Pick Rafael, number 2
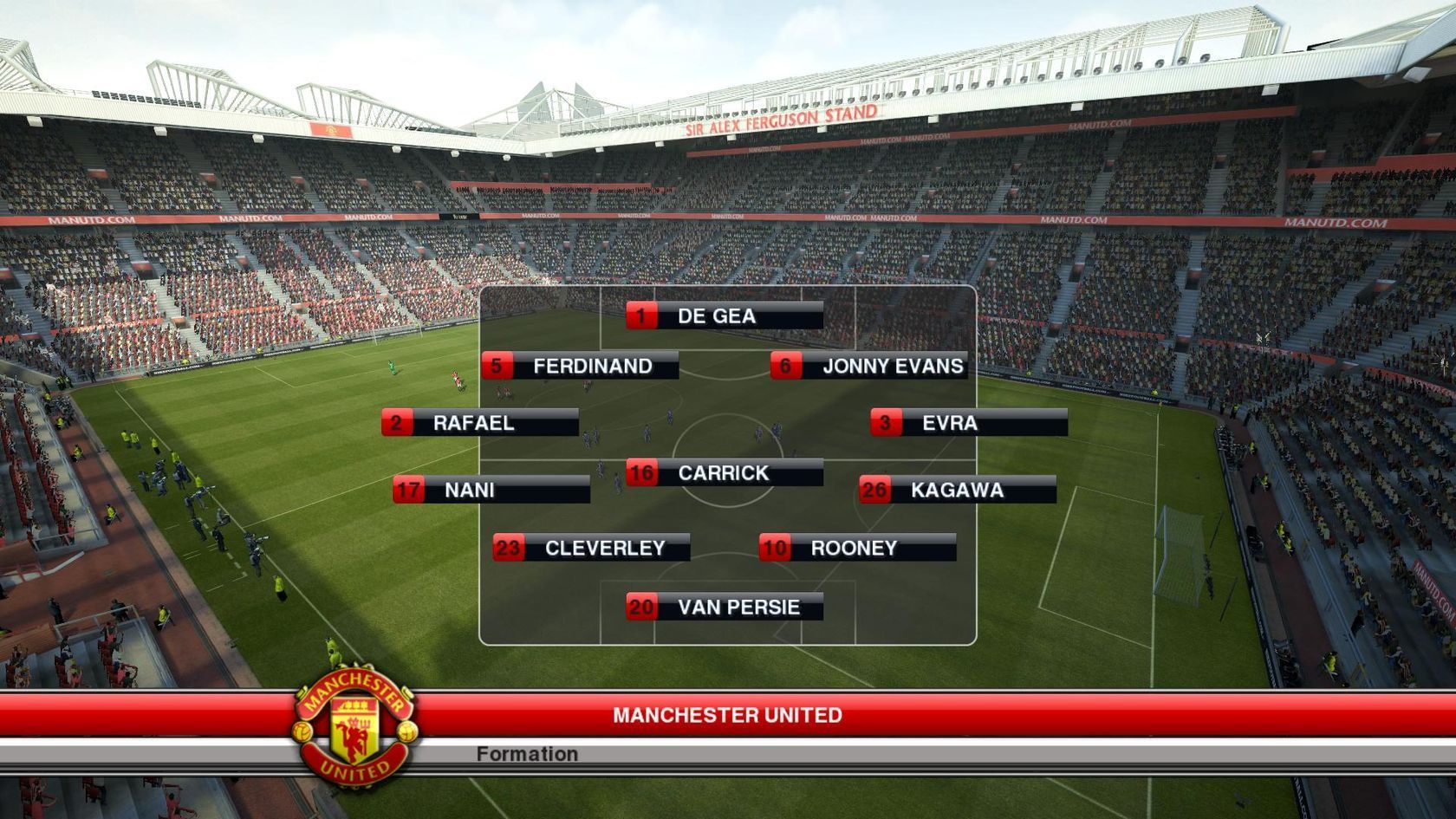The image size is (1456, 819). click(480, 423)
